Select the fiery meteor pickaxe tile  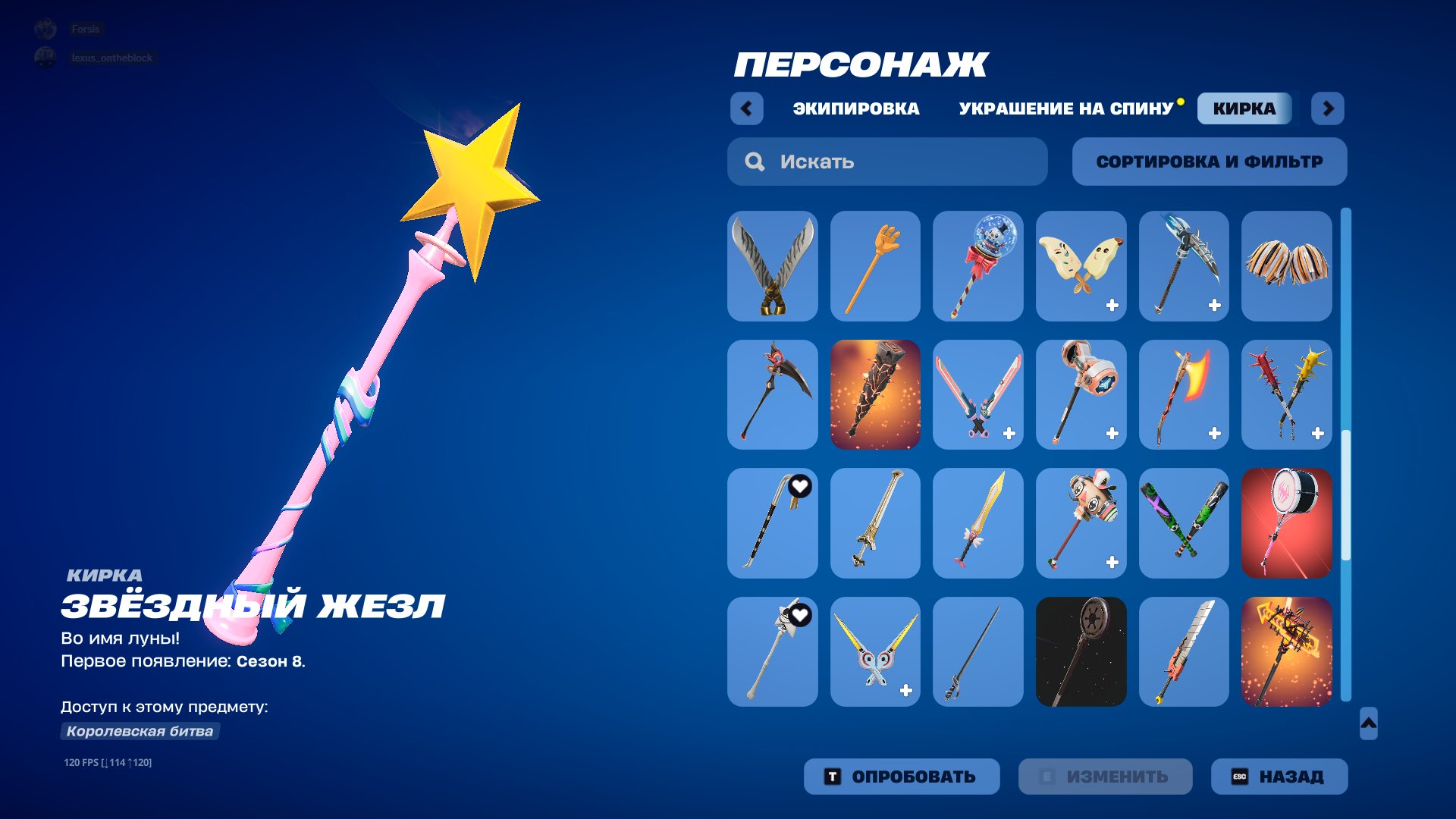coord(875,394)
